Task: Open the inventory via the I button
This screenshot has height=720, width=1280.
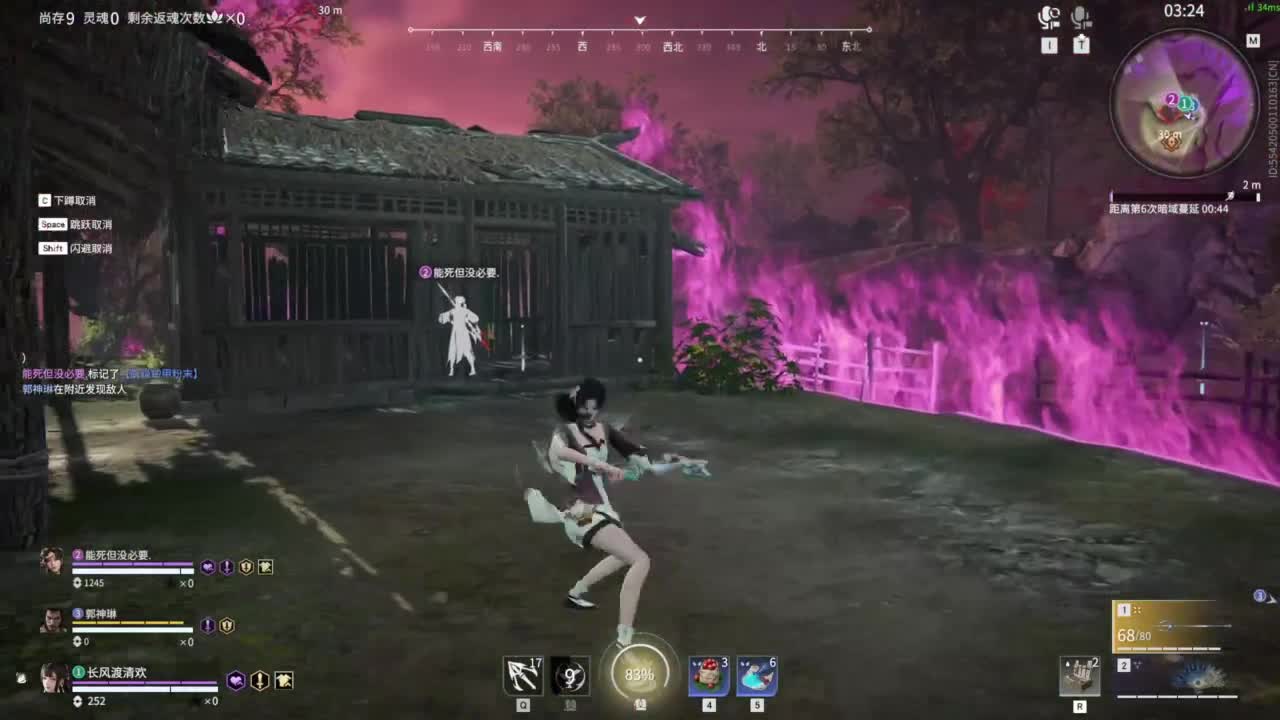Action: (1050, 44)
